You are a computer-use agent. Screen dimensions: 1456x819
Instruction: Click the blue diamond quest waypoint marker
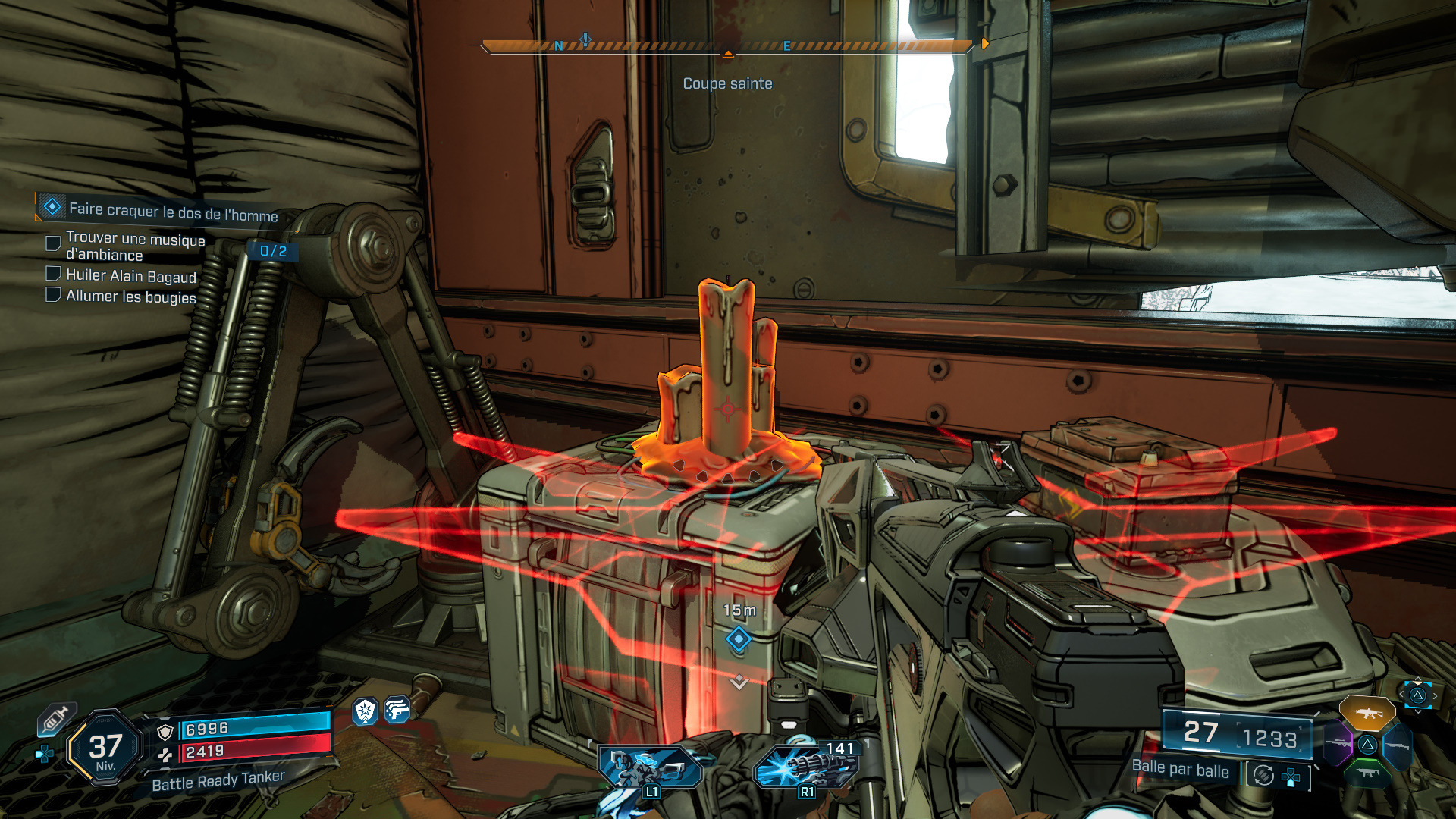pyautogui.click(x=739, y=639)
